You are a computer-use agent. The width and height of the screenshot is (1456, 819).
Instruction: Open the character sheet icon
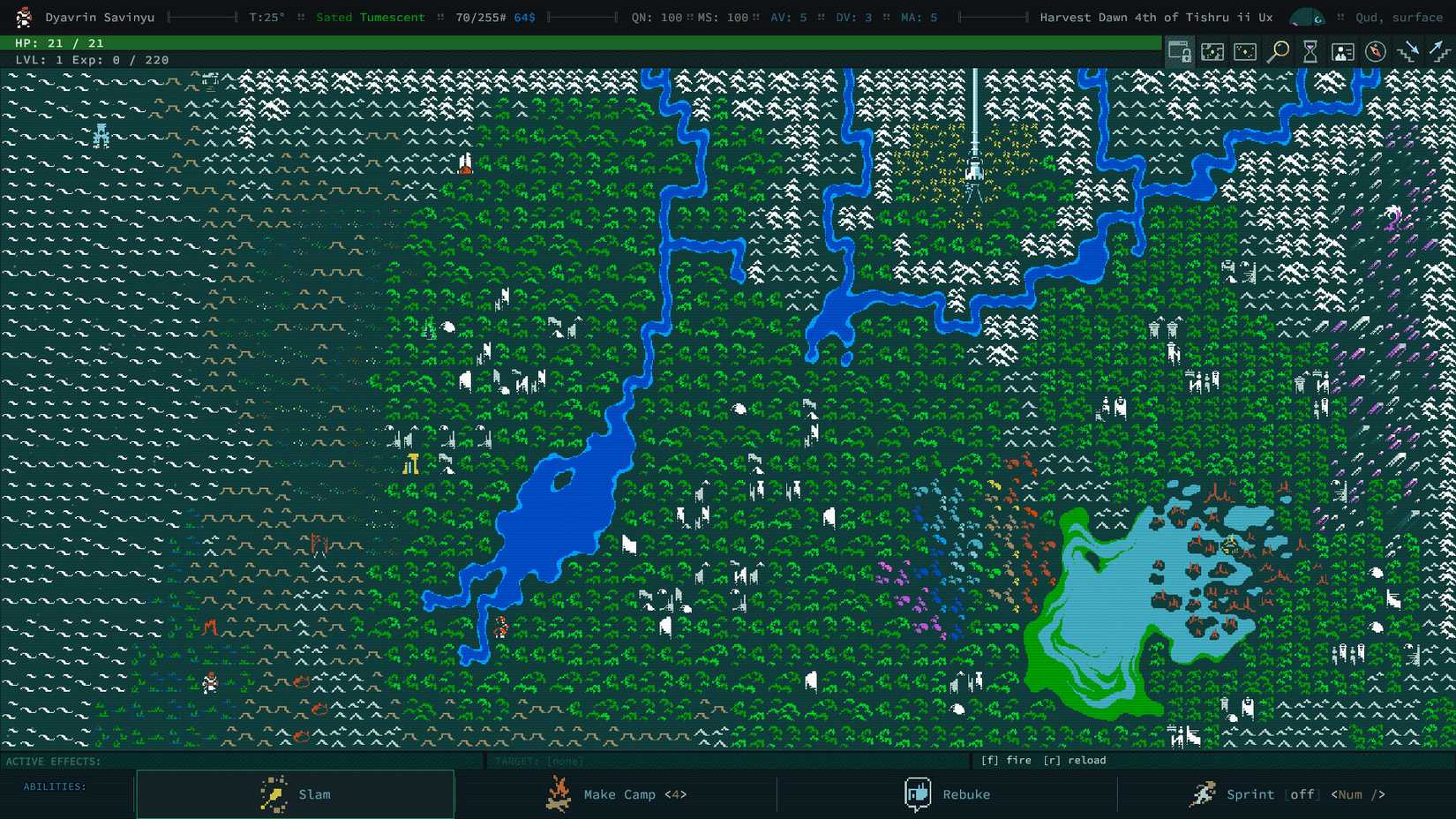[x=1342, y=51]
